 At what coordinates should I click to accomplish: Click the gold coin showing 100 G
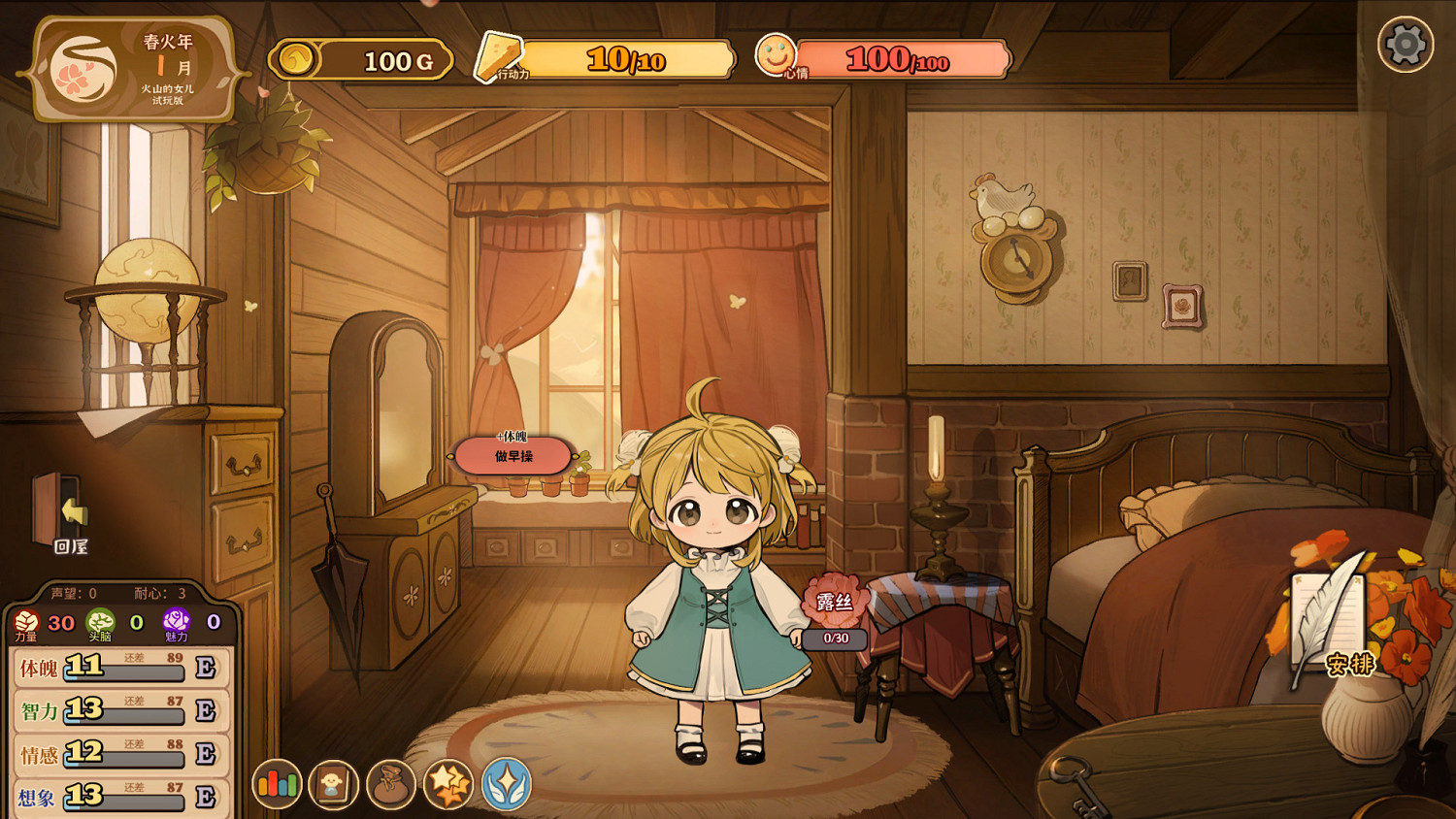pos(359,58)
